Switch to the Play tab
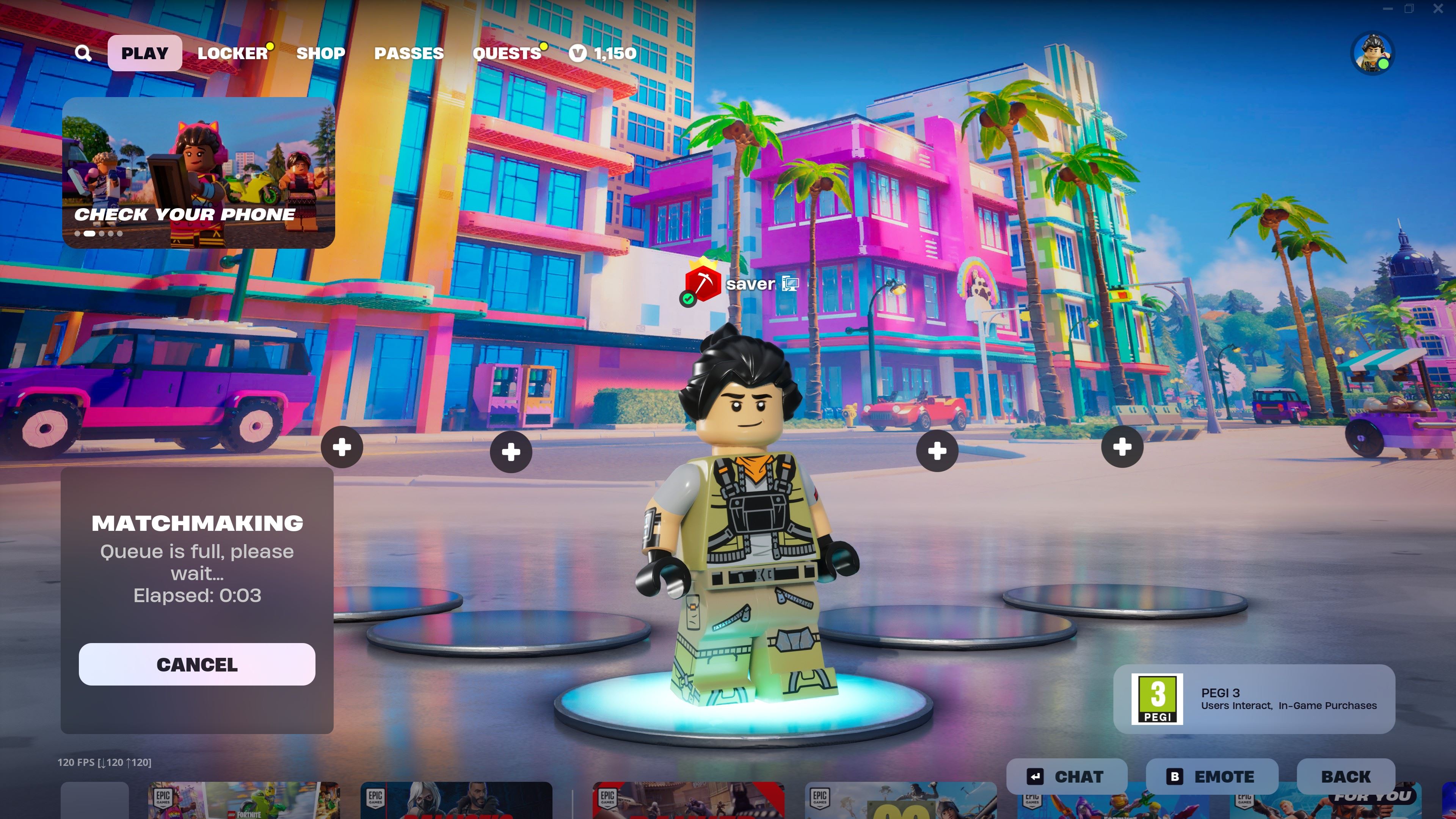The image size is (1456, 819). tap(145, 53)
